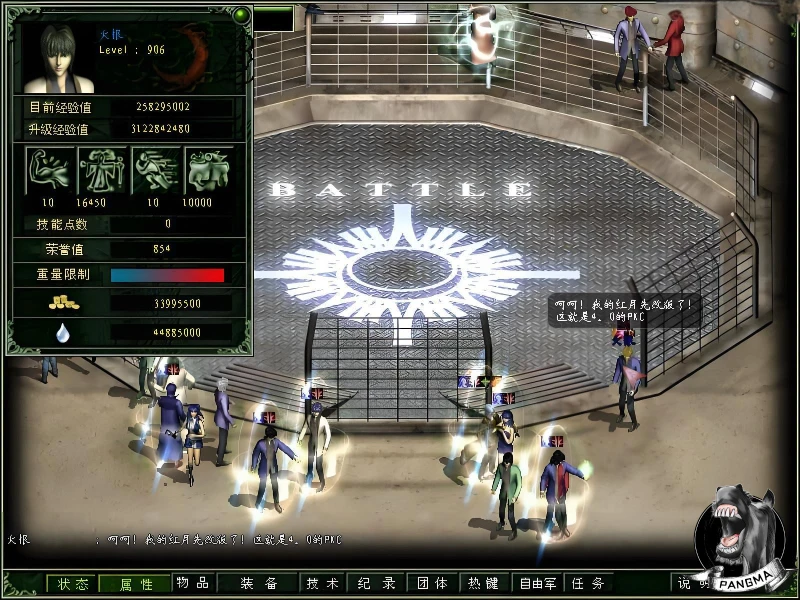Viewport: 800px width, 600px height.
Task: Open the 团体 group menu
Action: [x=431, y=584]
